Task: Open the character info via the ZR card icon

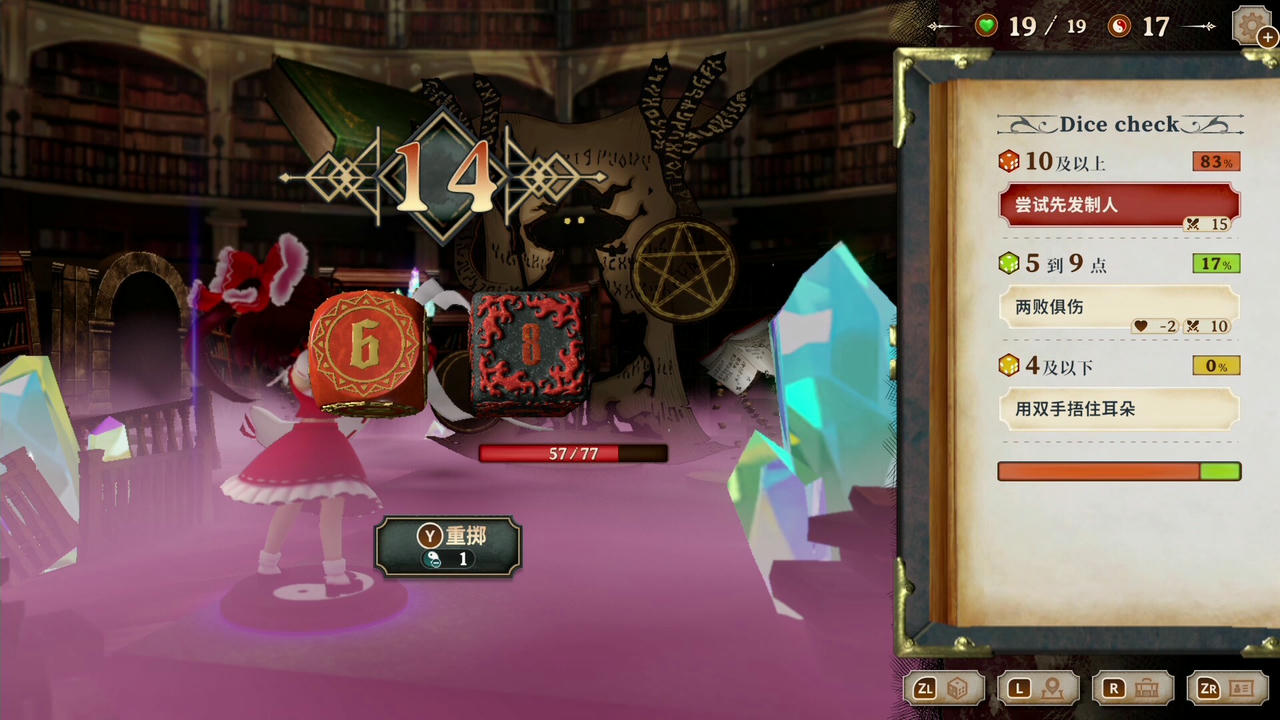Action: point(1227,688)
